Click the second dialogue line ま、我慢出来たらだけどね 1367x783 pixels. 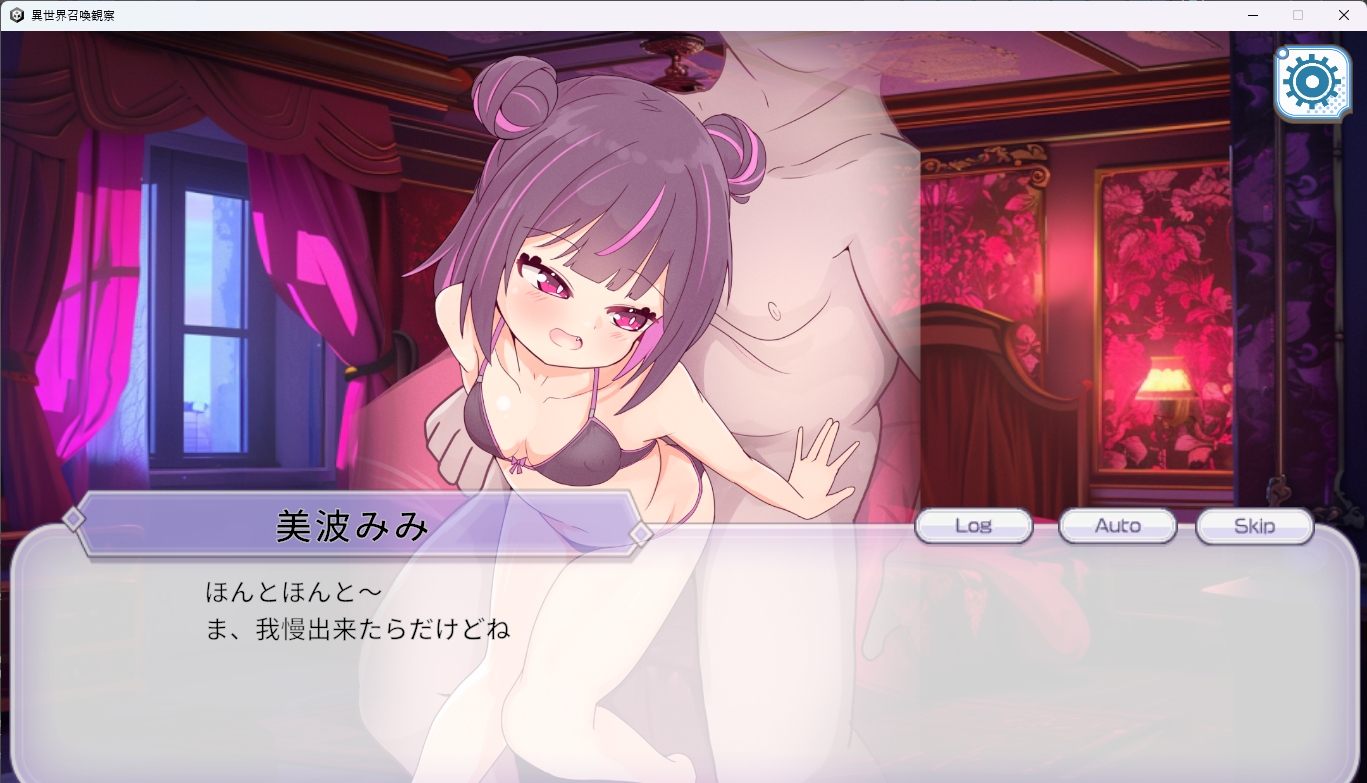point(357,628)
